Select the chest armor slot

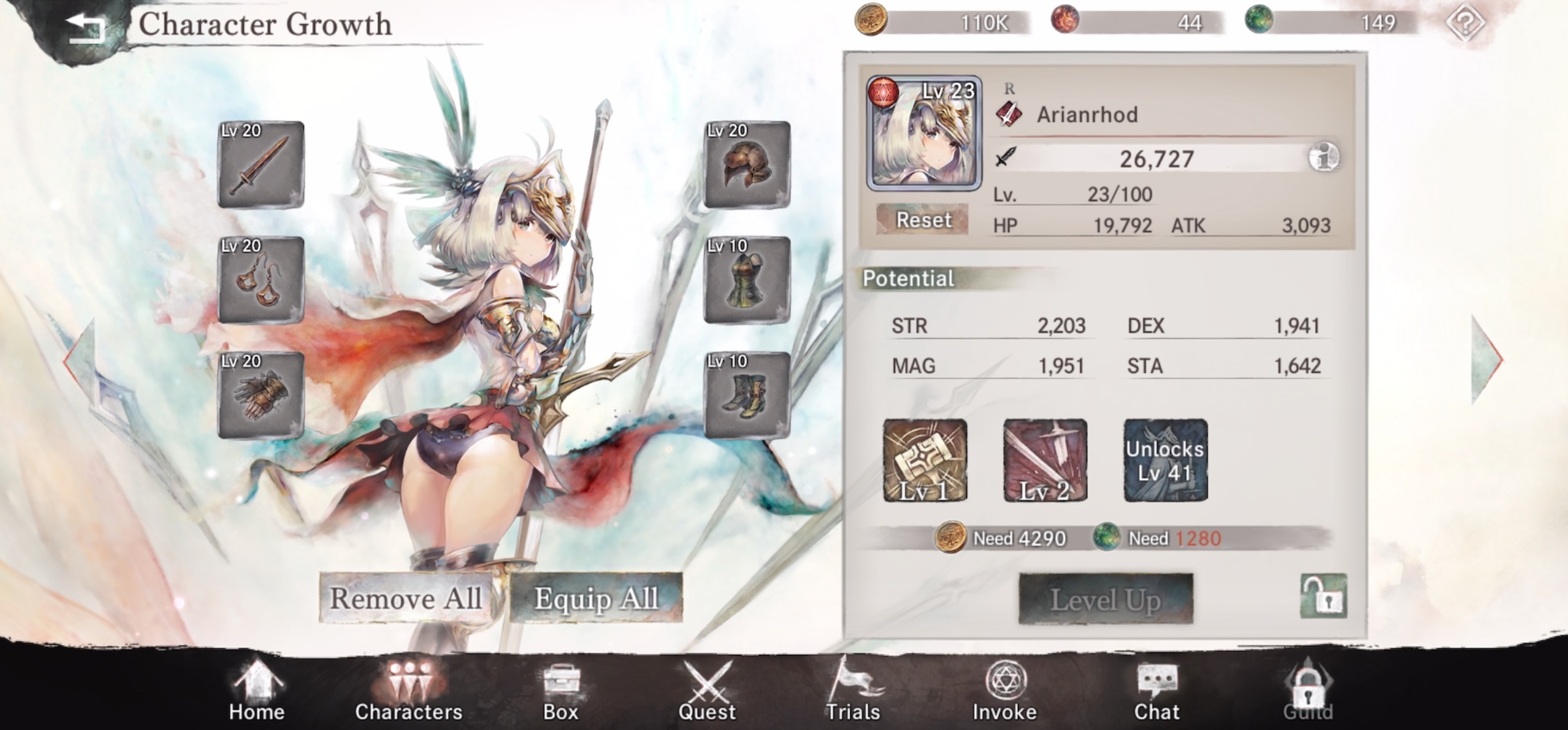point(747,281)
